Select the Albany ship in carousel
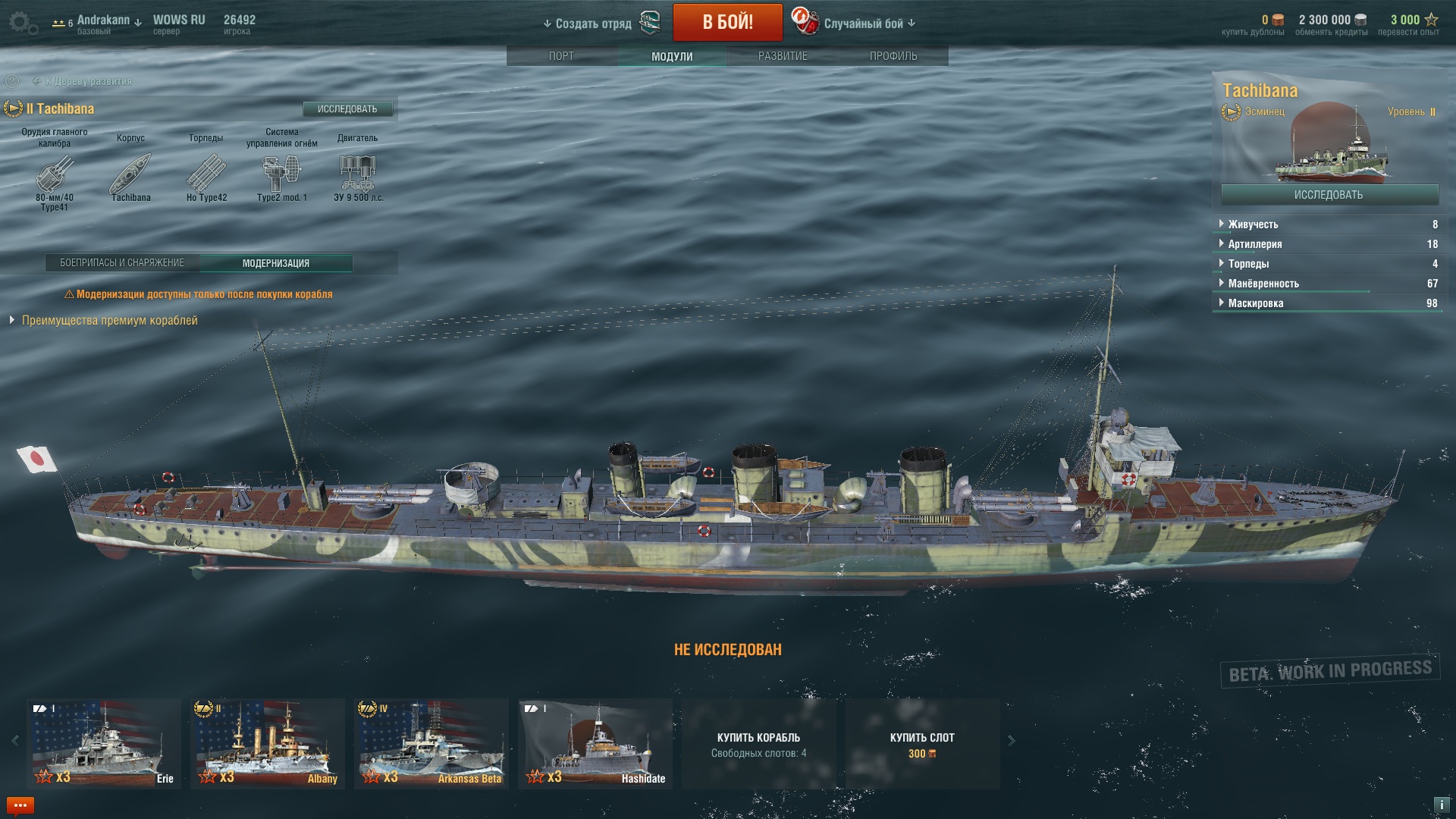The image size is (1456, 819). pyautogui.click(x=267, y=743)
